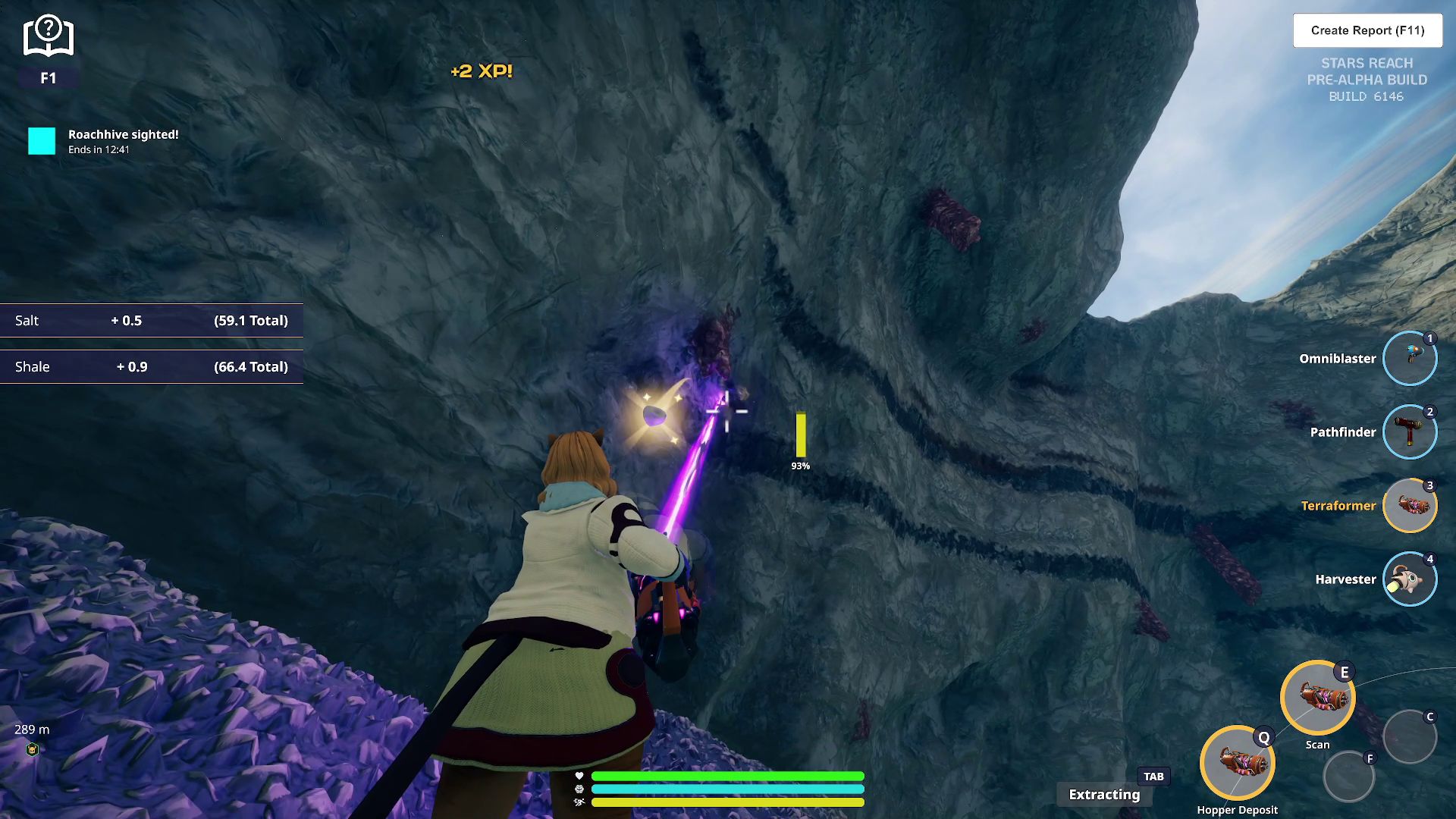Toggle the Extracting mode label

point(1104,794)
